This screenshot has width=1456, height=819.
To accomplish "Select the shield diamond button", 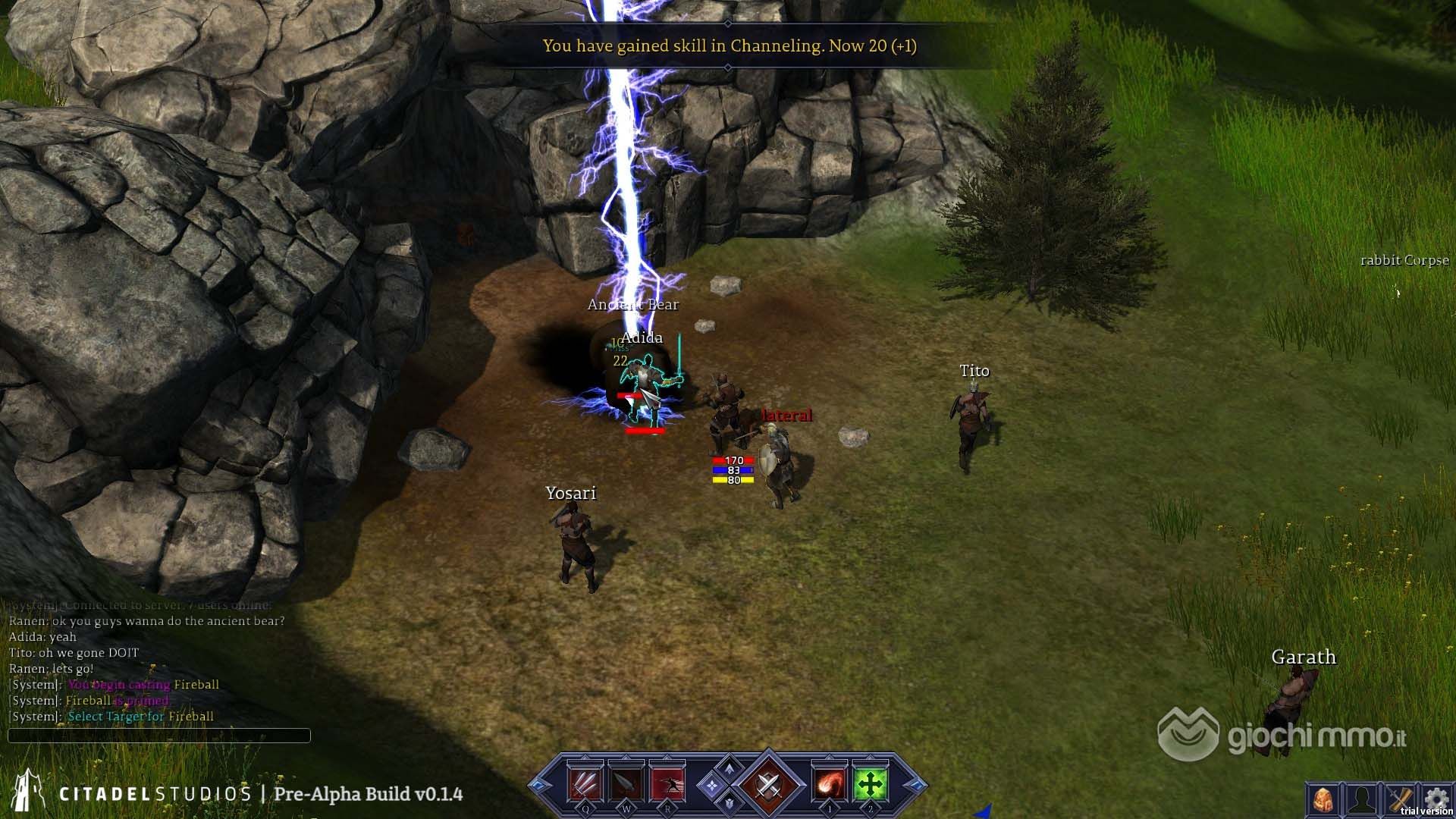I will click(x=729, y=803).
